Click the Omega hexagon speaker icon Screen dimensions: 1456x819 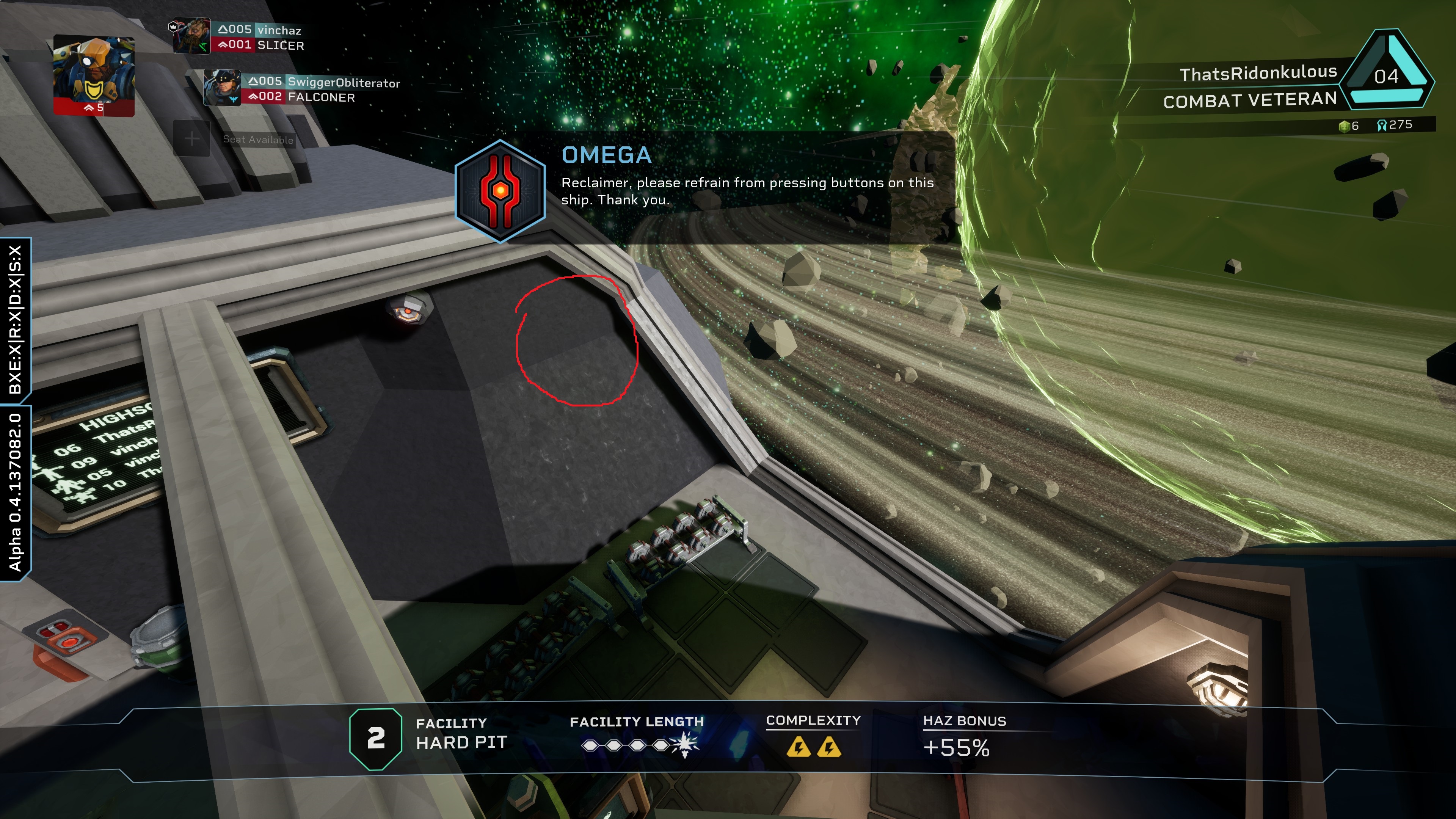coord(500,191)
